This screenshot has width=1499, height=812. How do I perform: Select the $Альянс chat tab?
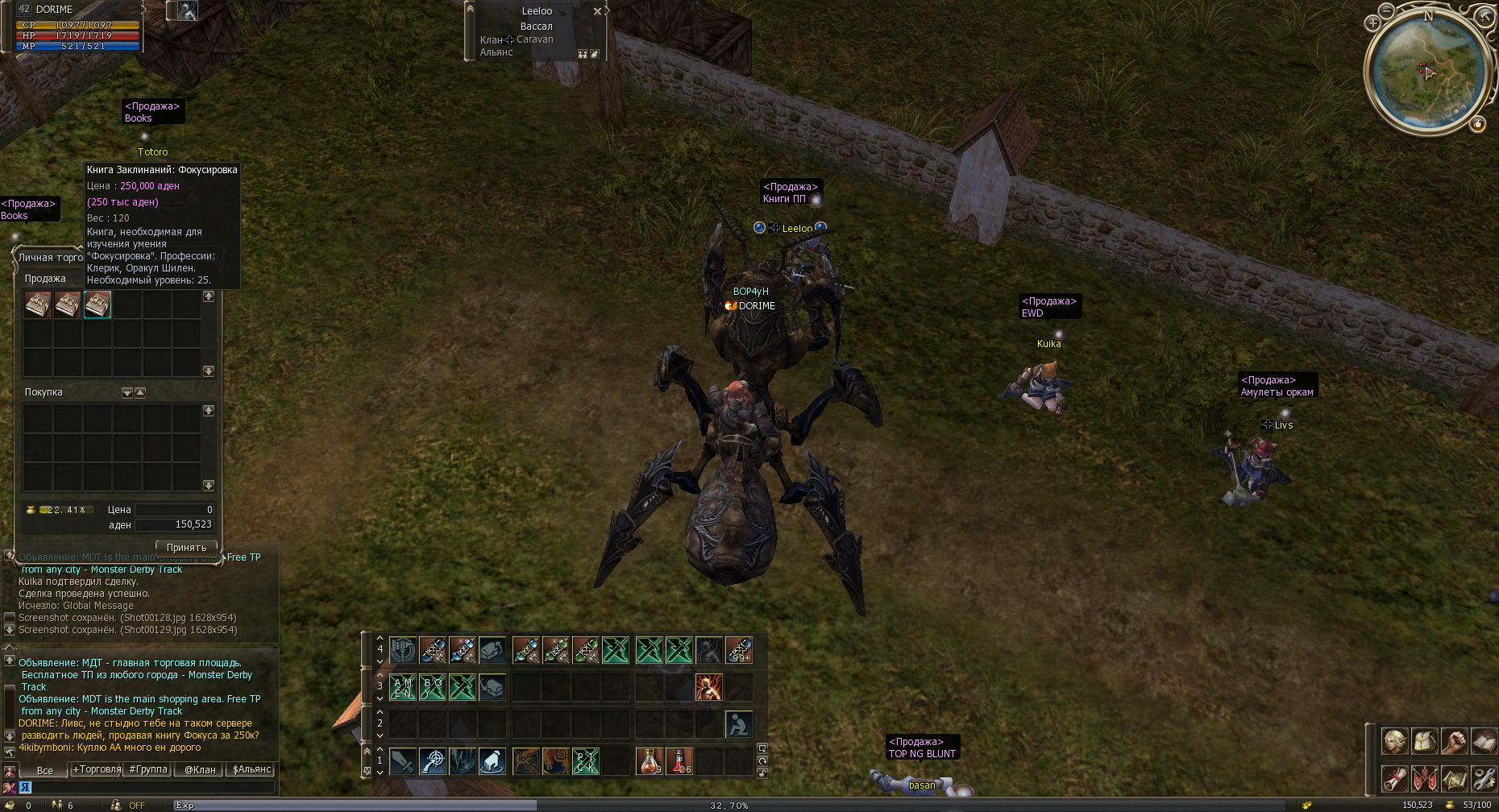point(251,769)
